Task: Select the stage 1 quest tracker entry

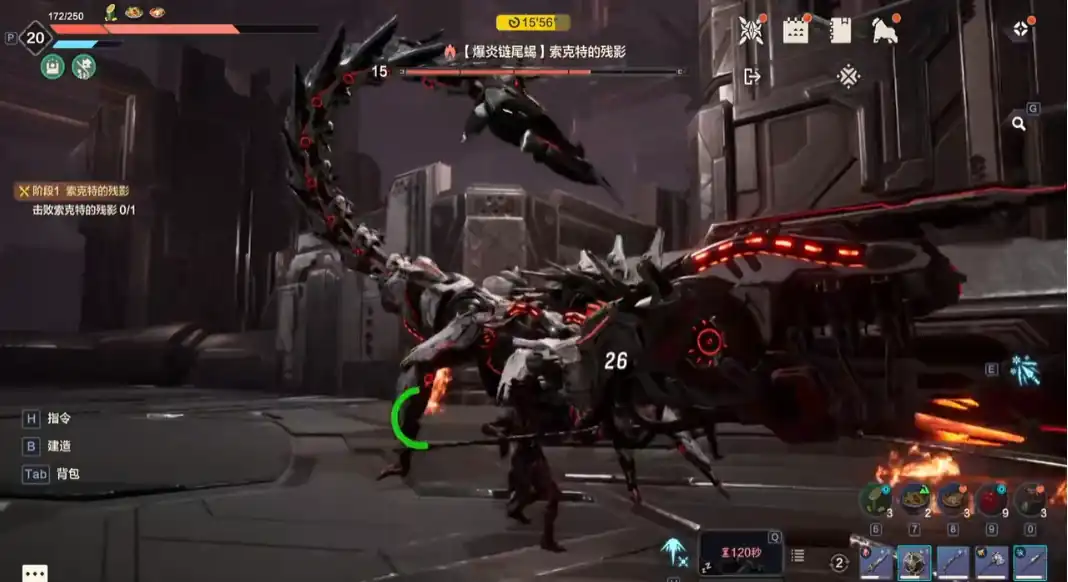Action: click(75, 191)
